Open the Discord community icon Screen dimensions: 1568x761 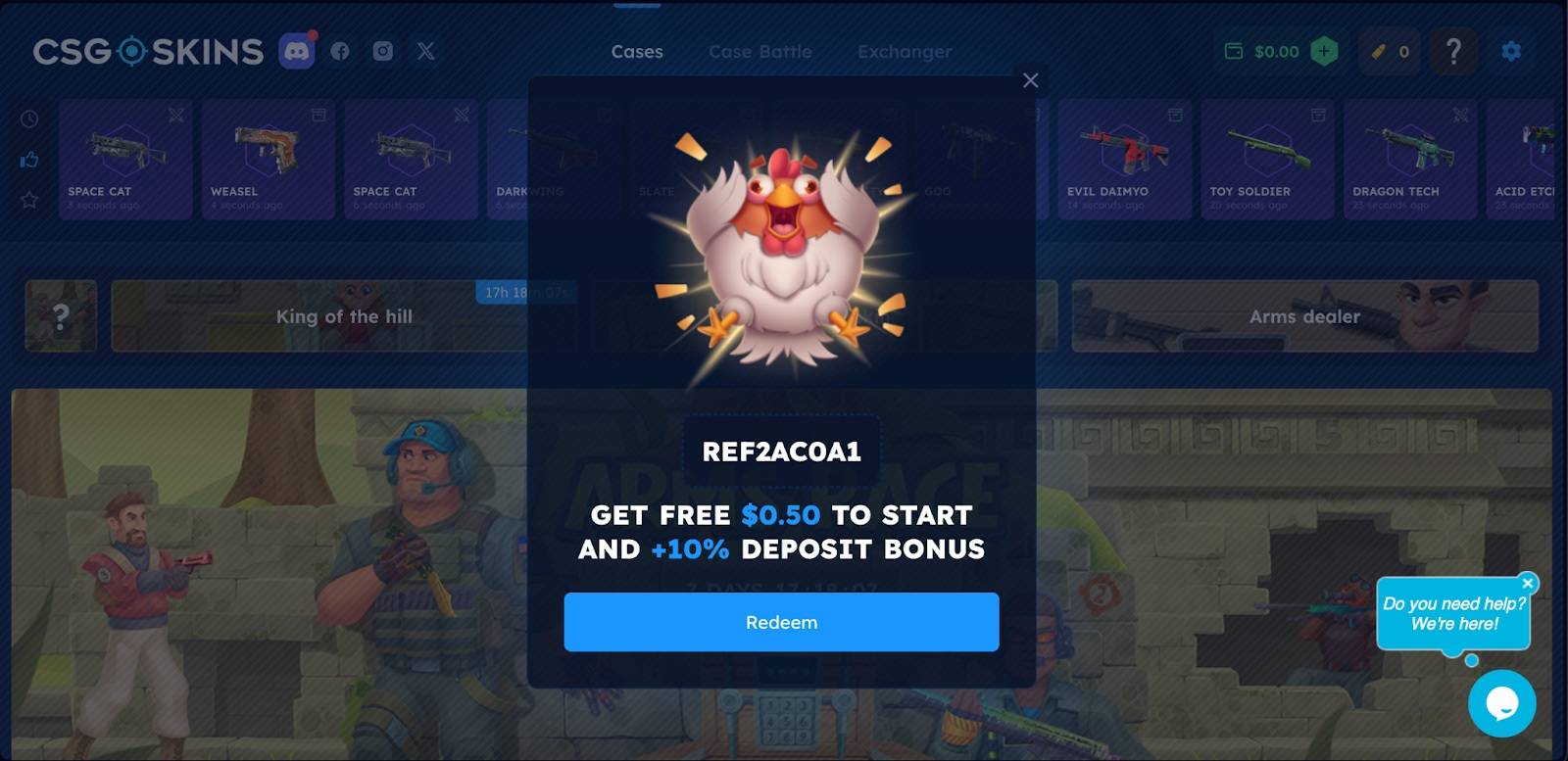coord(299,51)
